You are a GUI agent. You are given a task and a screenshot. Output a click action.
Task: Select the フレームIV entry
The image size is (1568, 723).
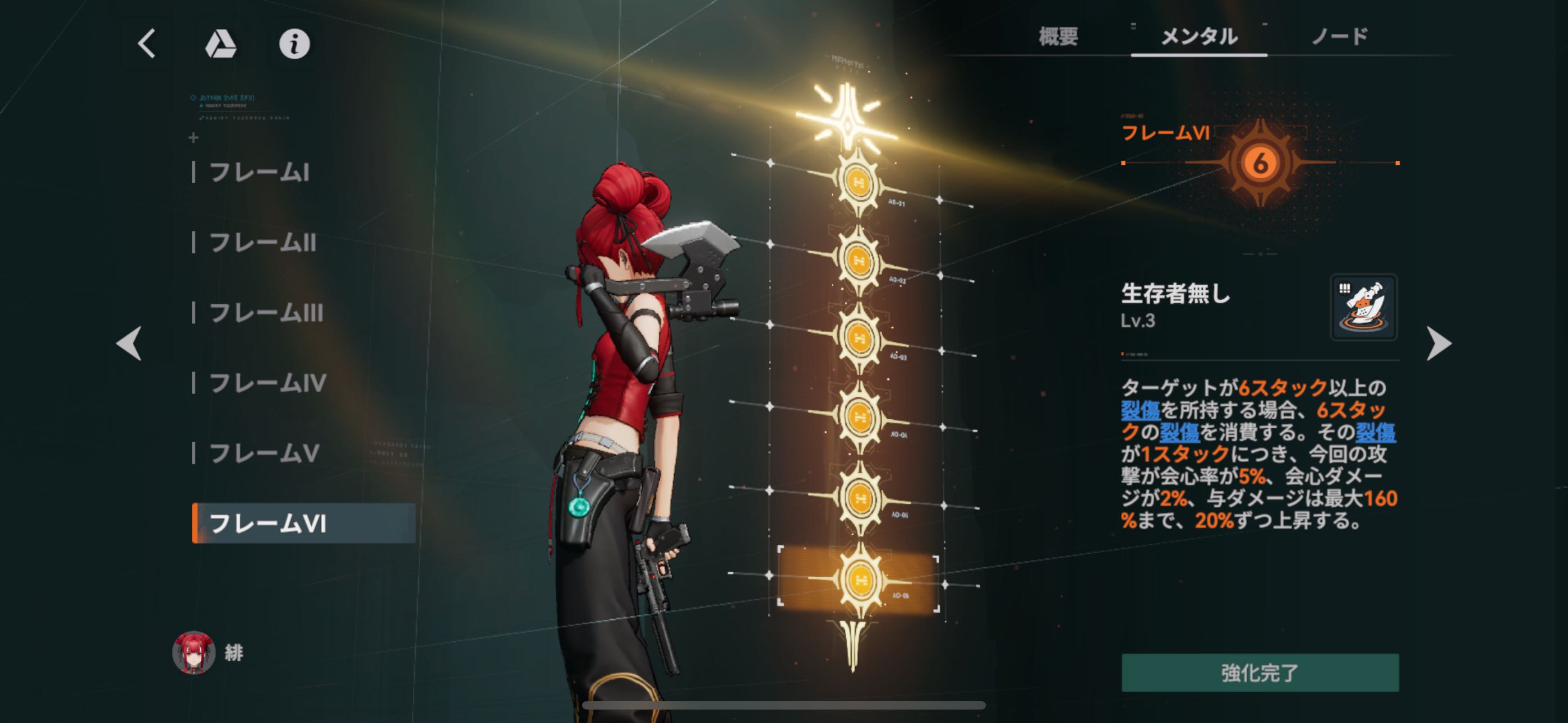[x=268, y=383]
